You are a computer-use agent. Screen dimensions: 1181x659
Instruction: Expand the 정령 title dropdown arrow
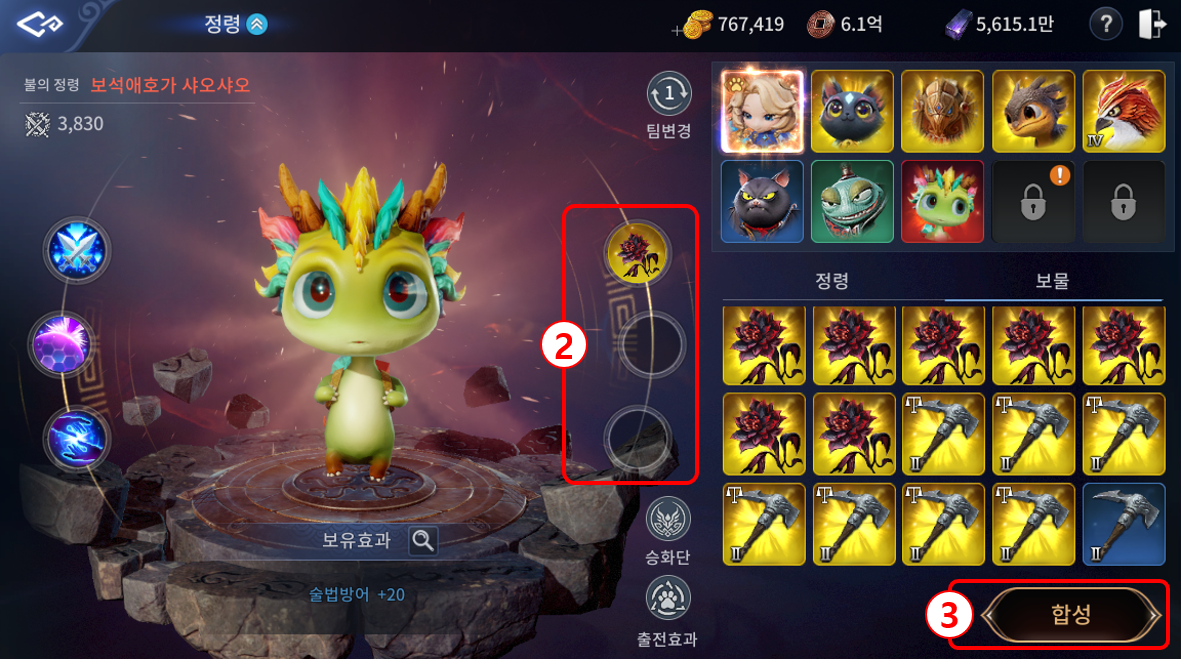[257, 25]
